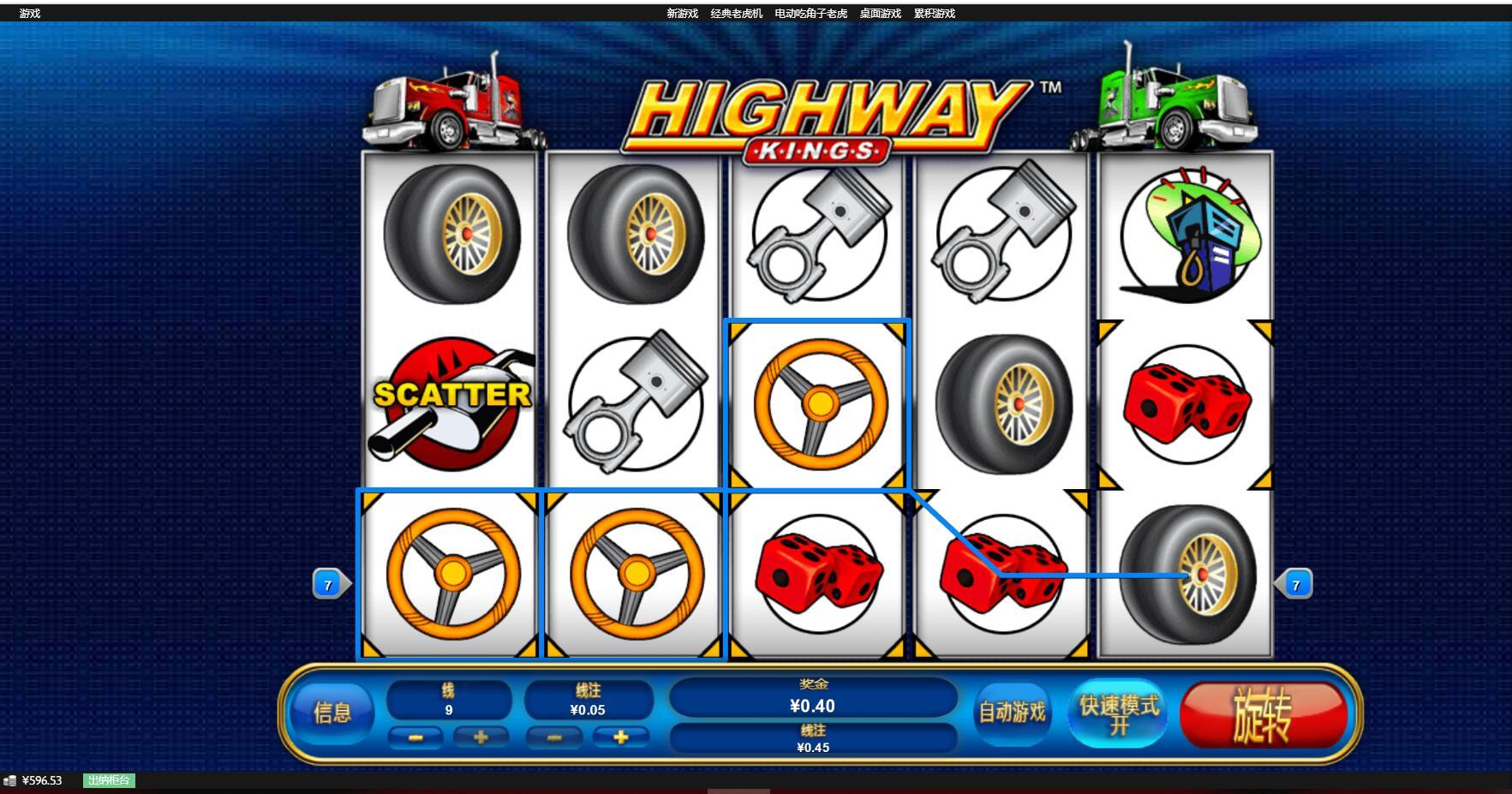Screen dimensions: 1512x794
Task: Toggle the 快速模式 turbo mode
Action: [1119, 714]
